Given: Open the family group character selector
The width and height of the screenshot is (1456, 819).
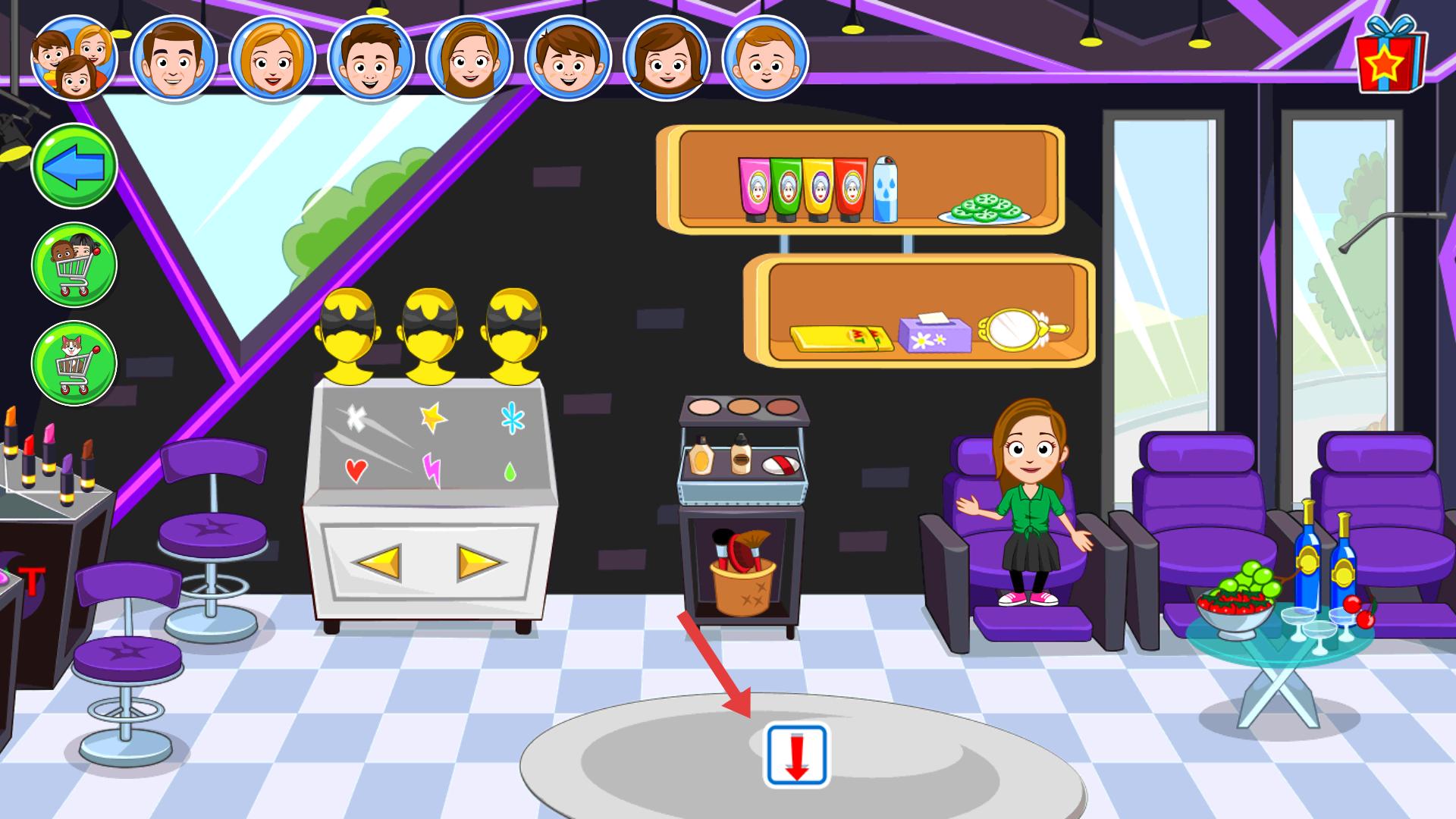Looking at the screenshot, I should [x=74, y=59].
